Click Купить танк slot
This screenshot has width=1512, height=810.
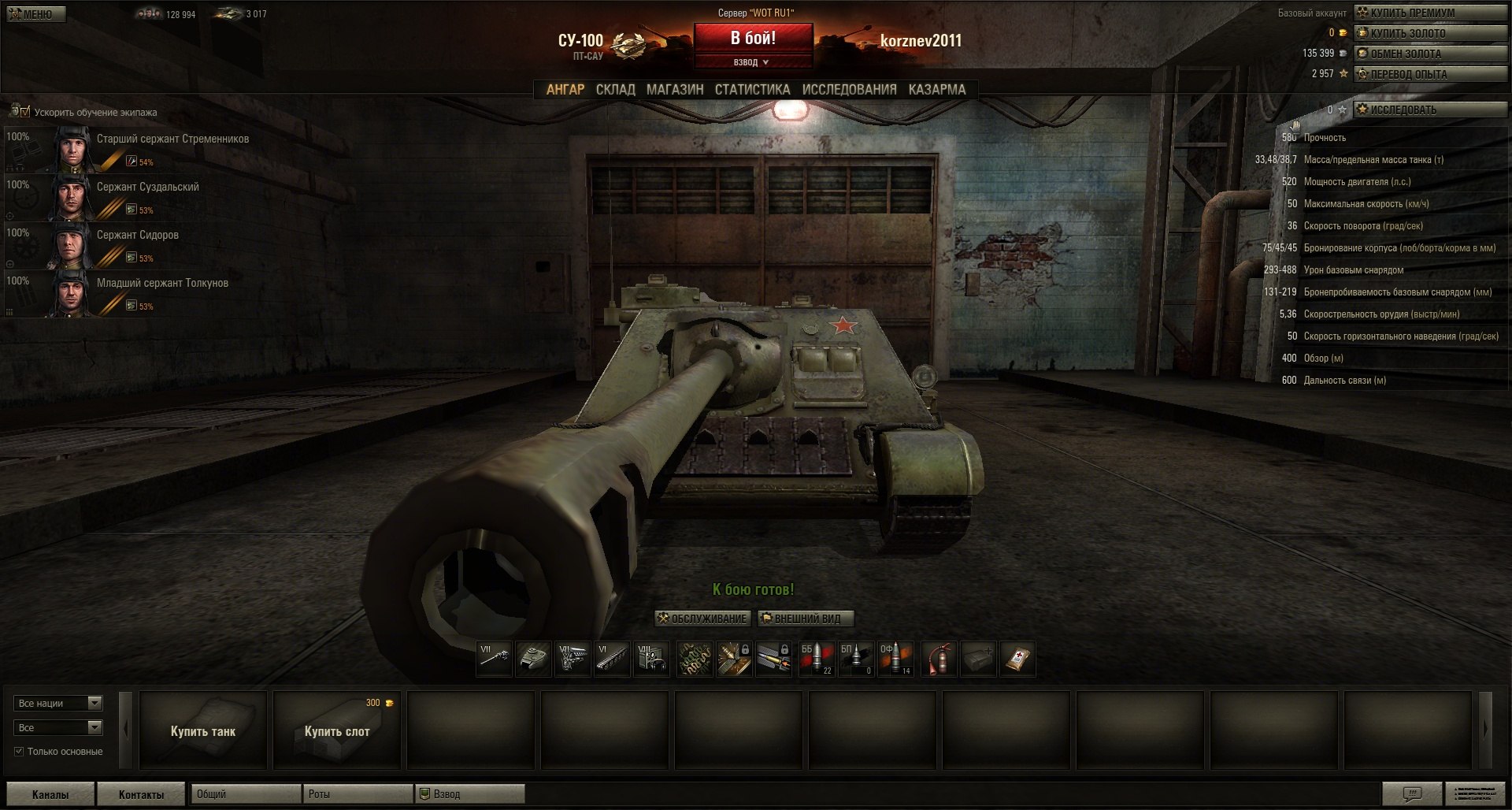click(203, 731)
